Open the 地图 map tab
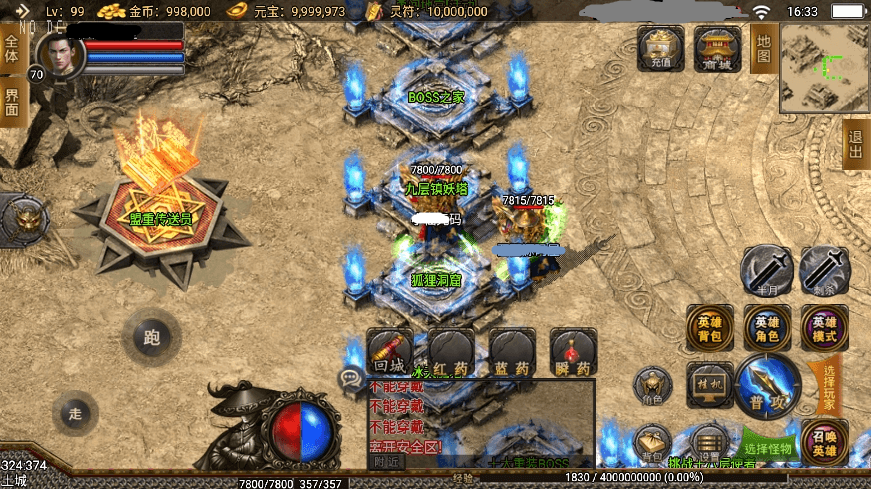Viewport: 871px width, 489px height. tap(763, 48)
